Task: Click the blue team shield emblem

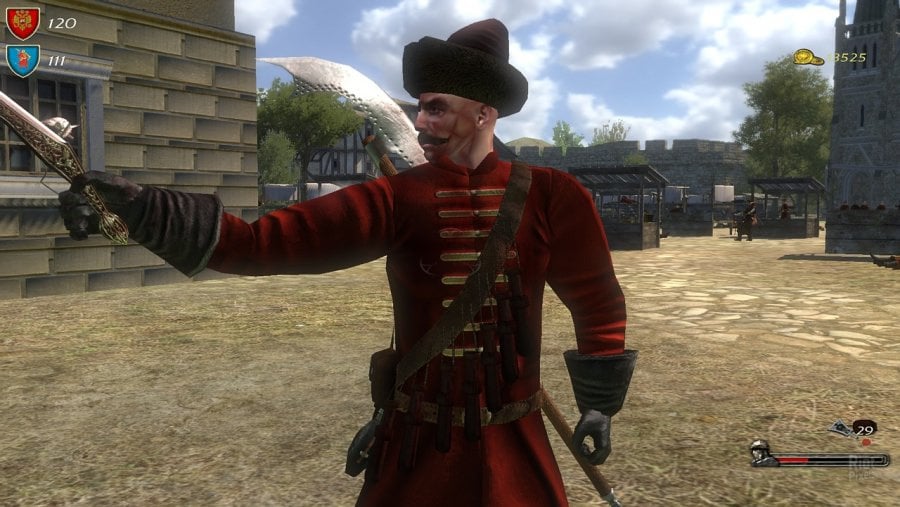Action: [22, 60]
